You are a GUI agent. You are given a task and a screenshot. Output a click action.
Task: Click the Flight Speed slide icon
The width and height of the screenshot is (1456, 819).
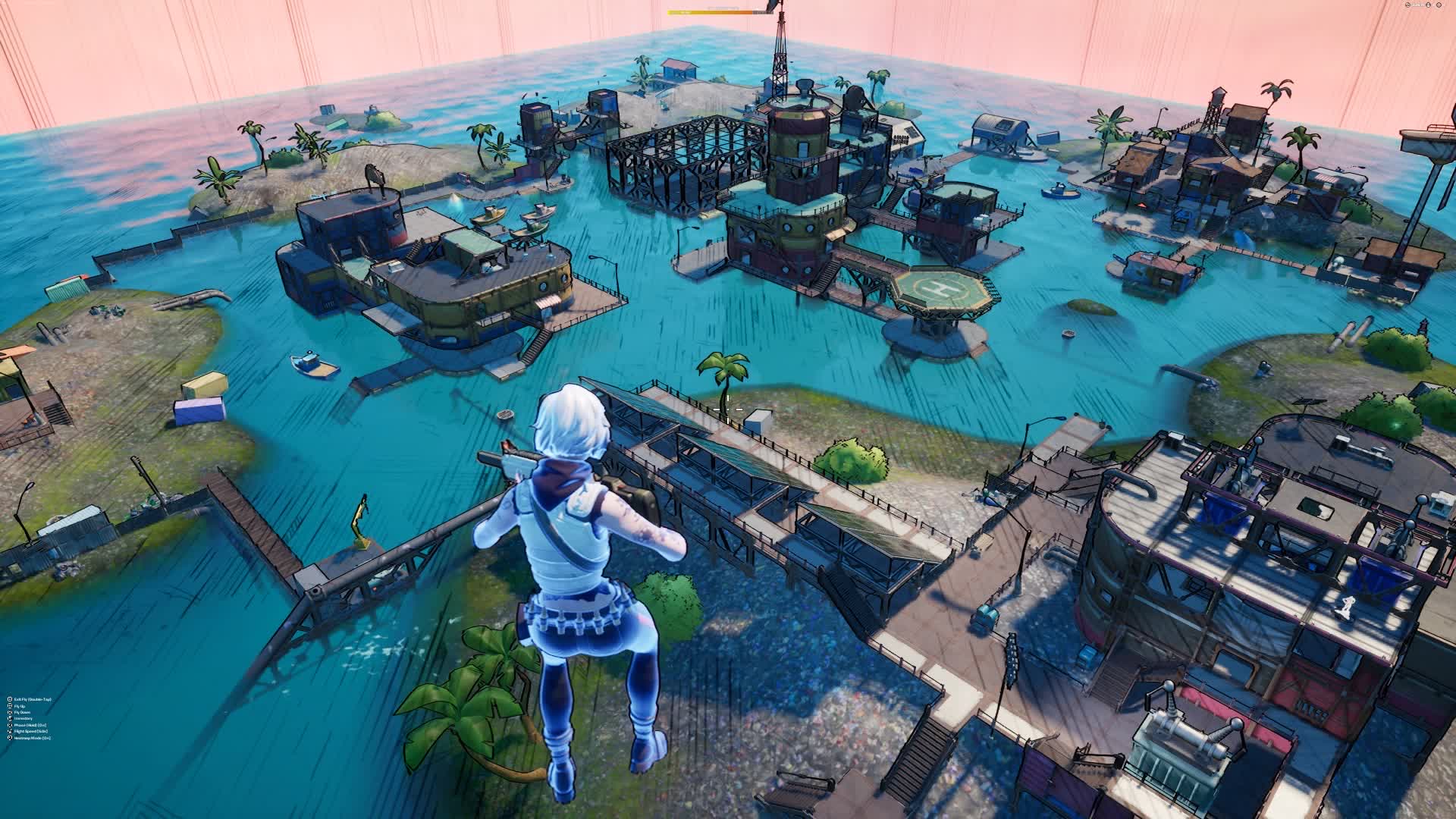click(x=10, y=731)
